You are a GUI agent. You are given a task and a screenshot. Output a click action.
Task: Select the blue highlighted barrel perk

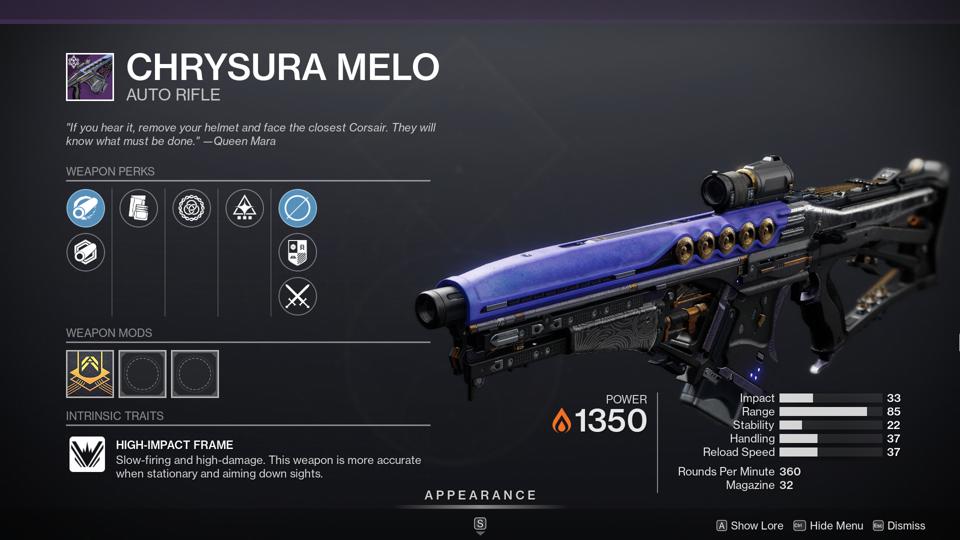86,209
